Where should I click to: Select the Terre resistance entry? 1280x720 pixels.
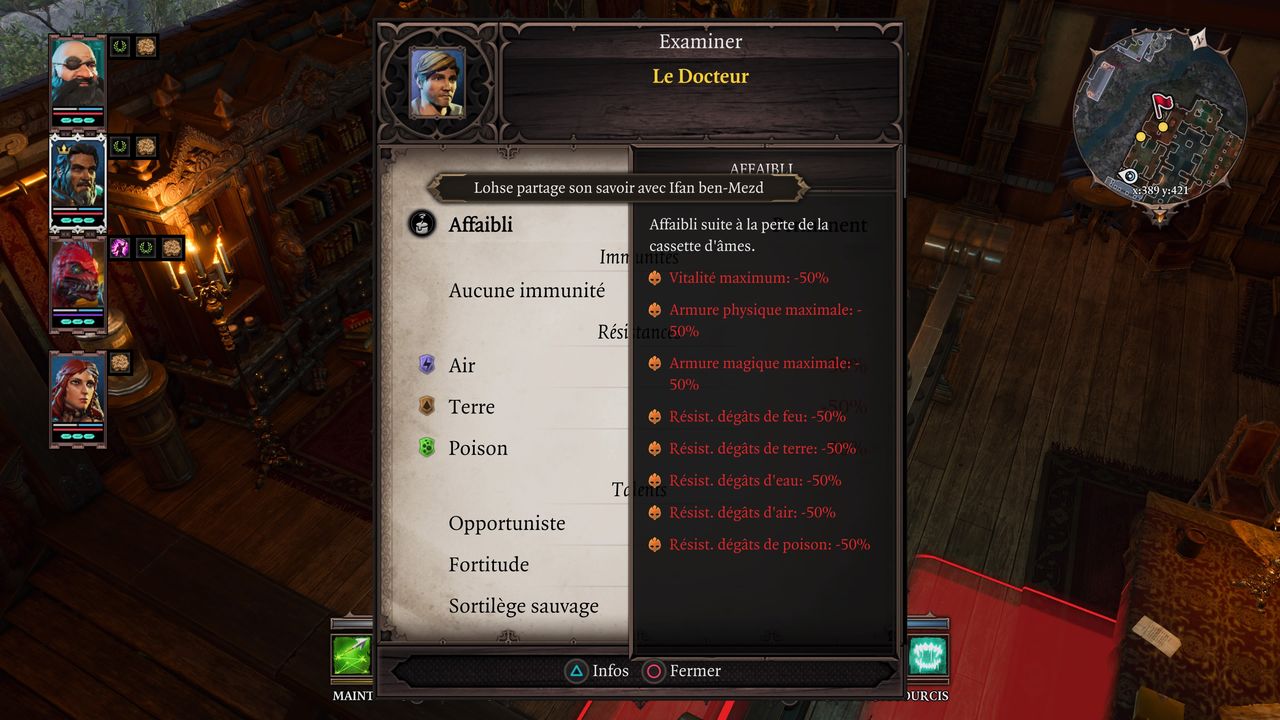[471, 407]
